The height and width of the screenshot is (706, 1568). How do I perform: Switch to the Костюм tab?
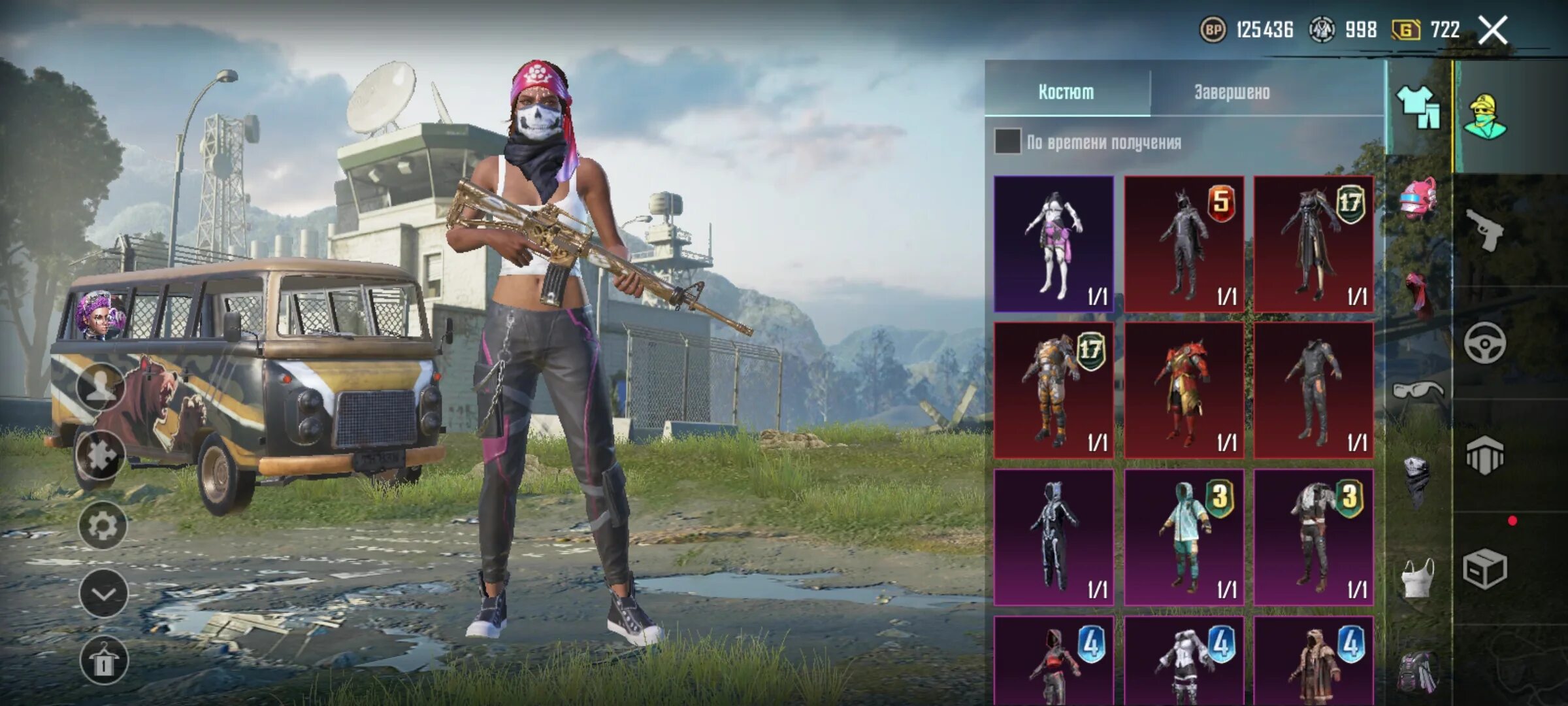click(x=1066, y=92)
